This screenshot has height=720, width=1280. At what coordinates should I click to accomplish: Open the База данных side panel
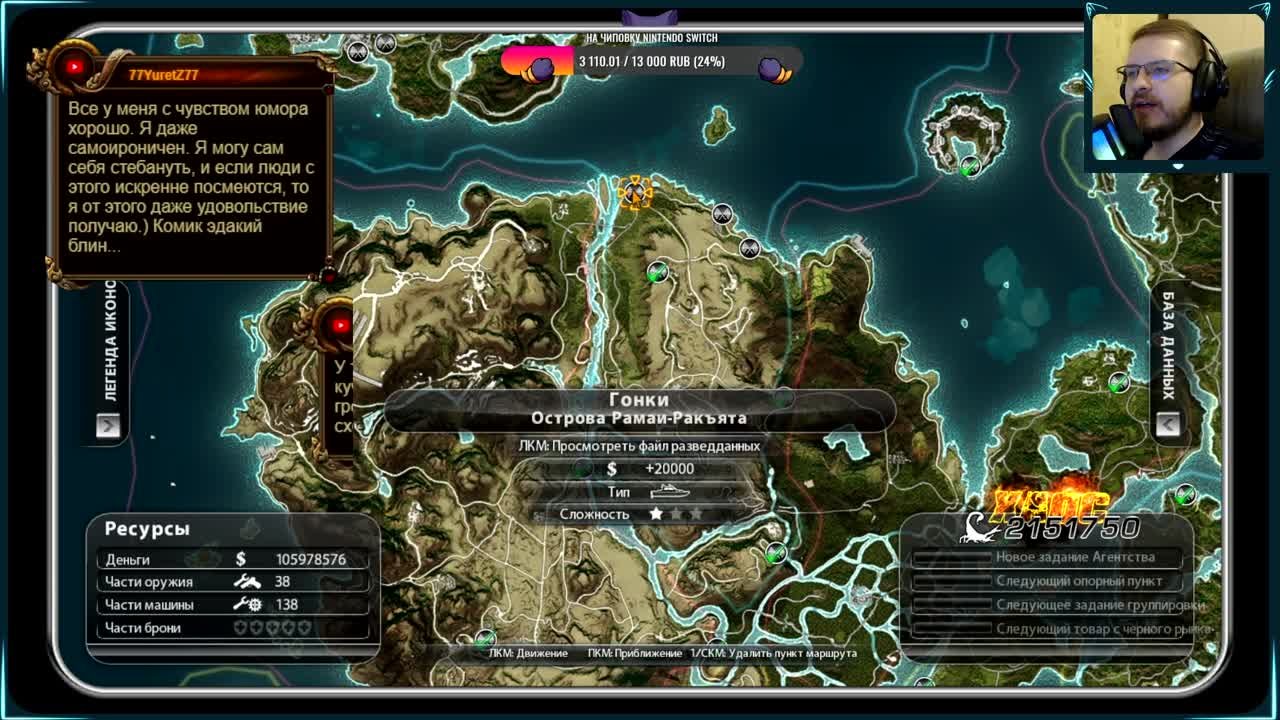tap(1167, 425)
